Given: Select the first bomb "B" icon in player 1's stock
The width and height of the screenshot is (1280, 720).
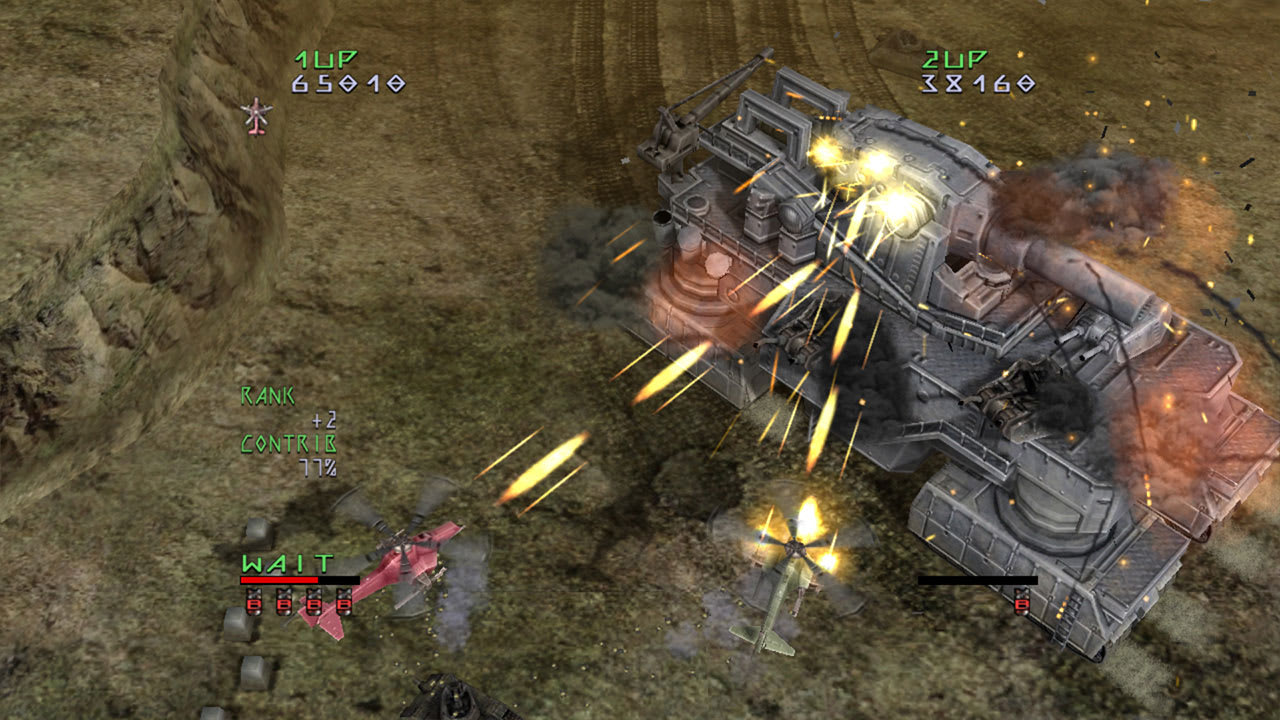Looking at the screenshot, I should [x=254, y=603].
